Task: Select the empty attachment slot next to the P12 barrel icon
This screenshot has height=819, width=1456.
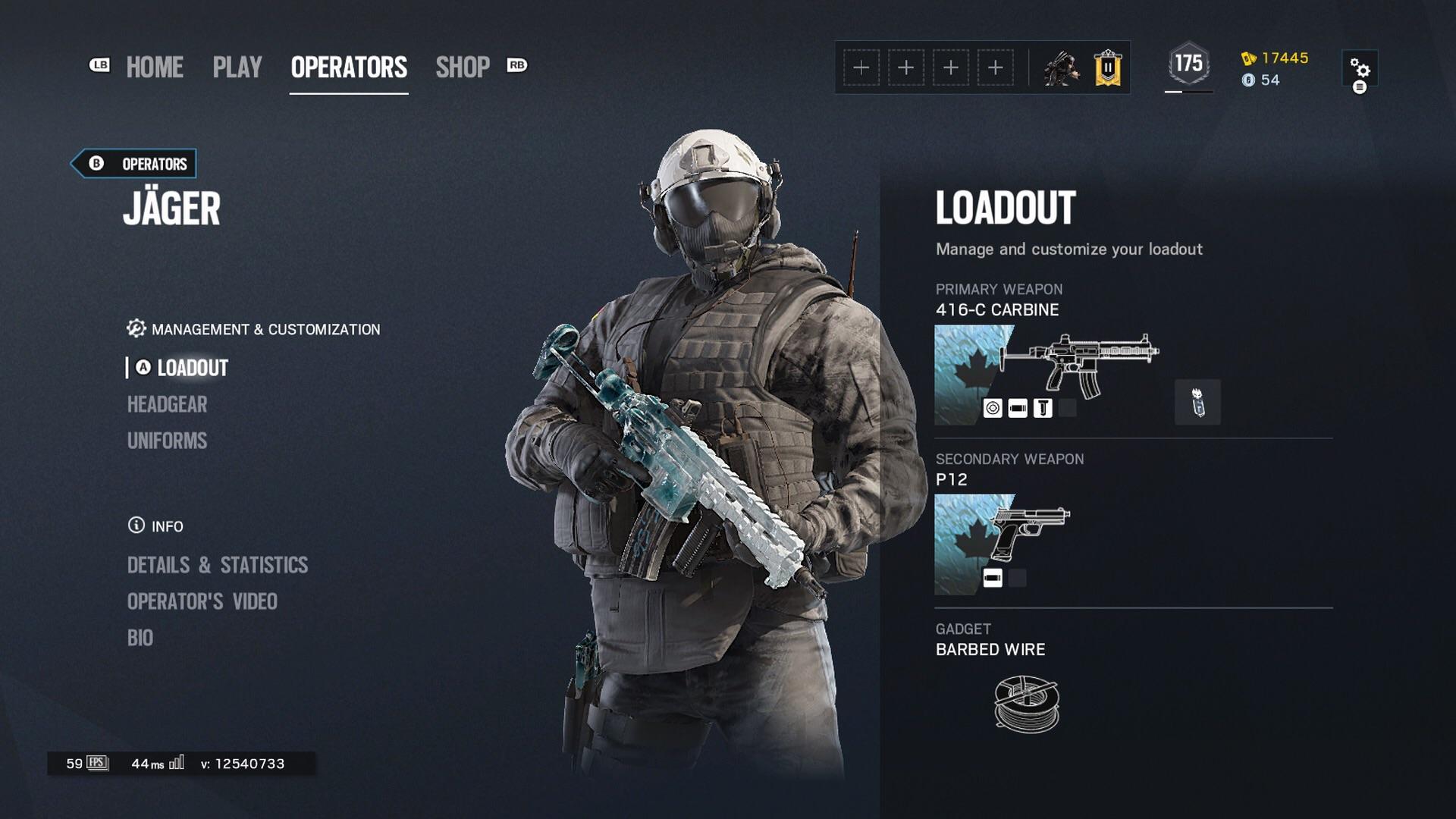Action: tap(1018, 578)
